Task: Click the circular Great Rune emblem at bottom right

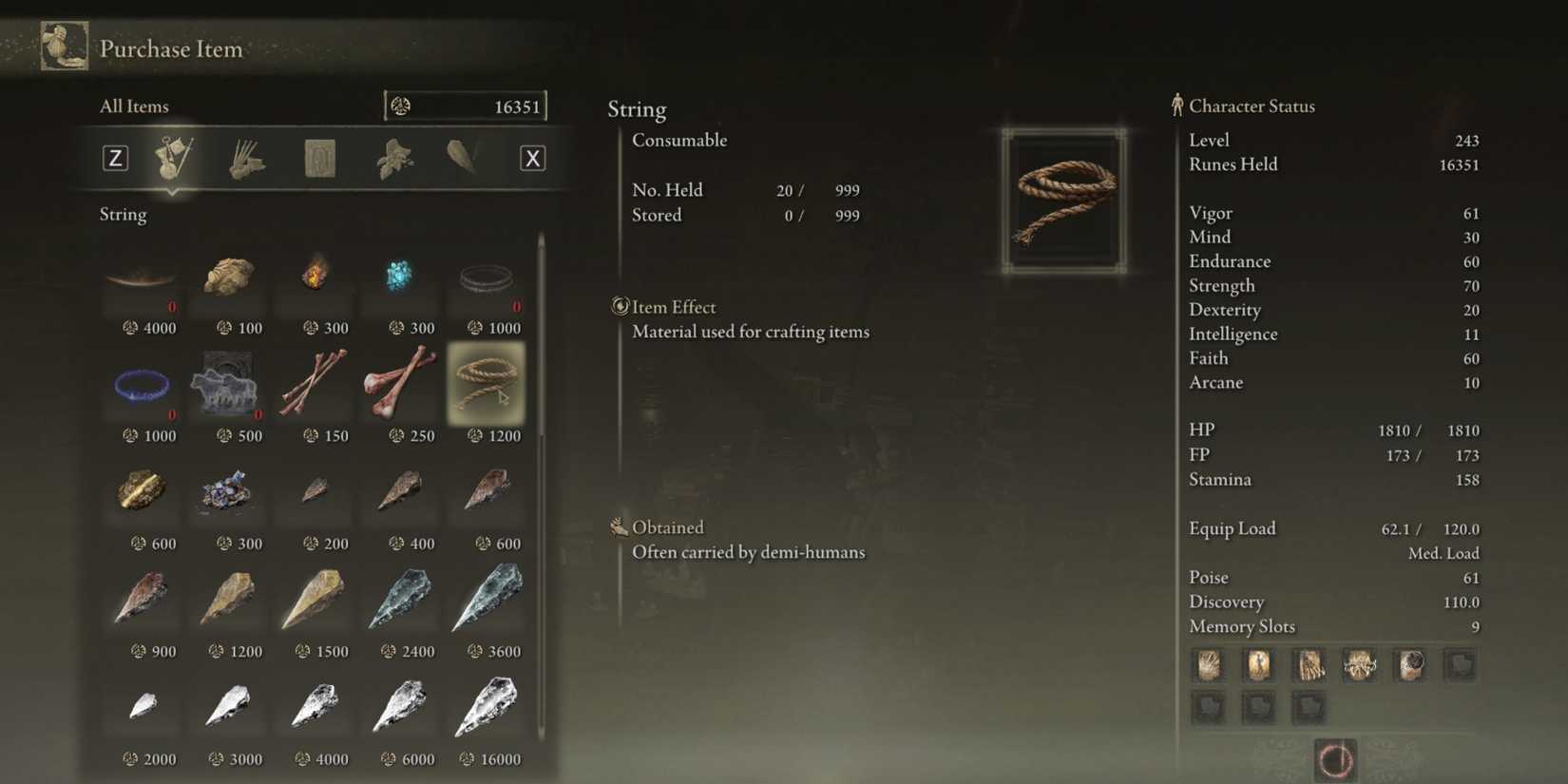Action: coord(1338,760)
